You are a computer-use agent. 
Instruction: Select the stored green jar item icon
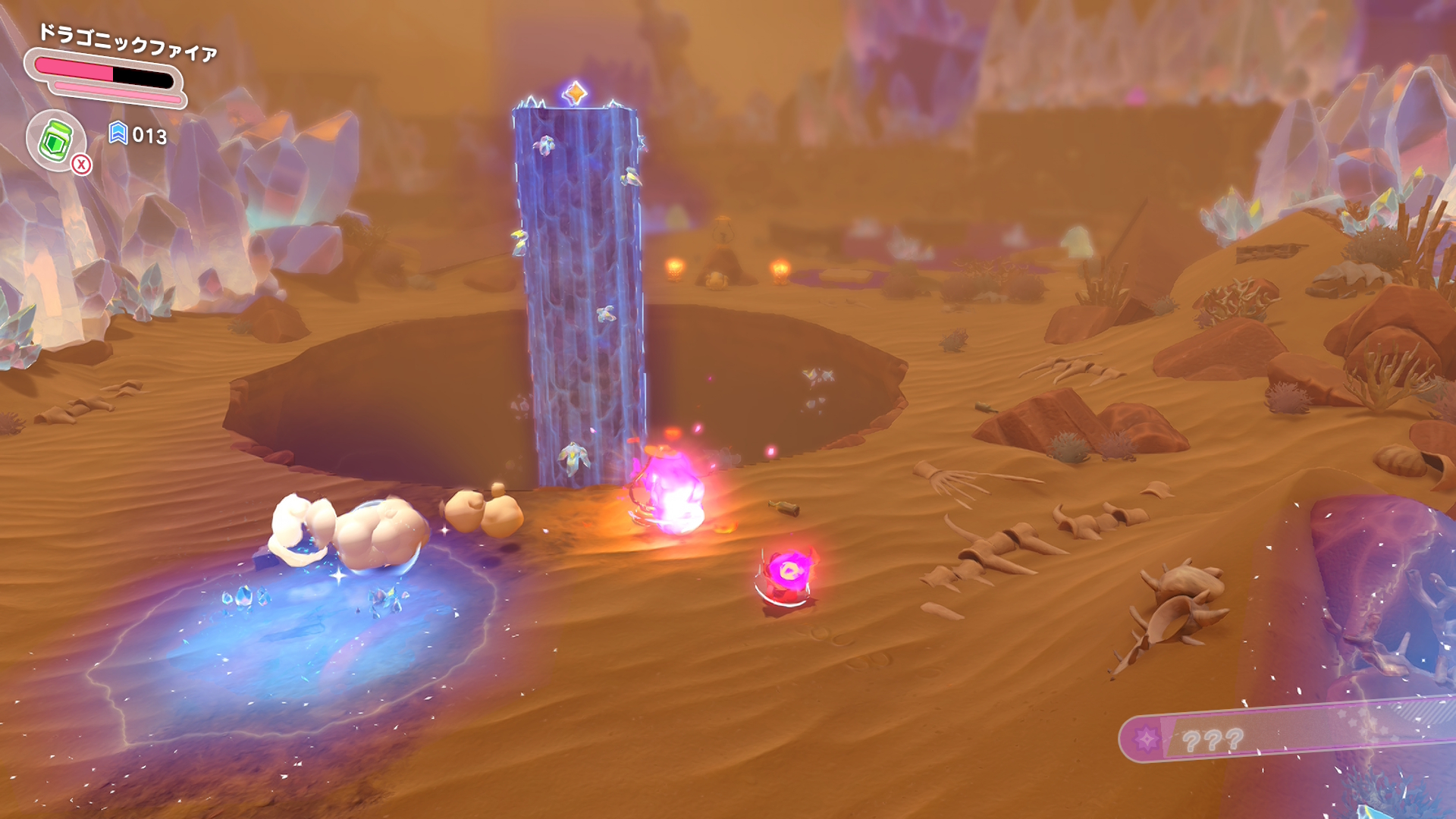tap(55, 140)
